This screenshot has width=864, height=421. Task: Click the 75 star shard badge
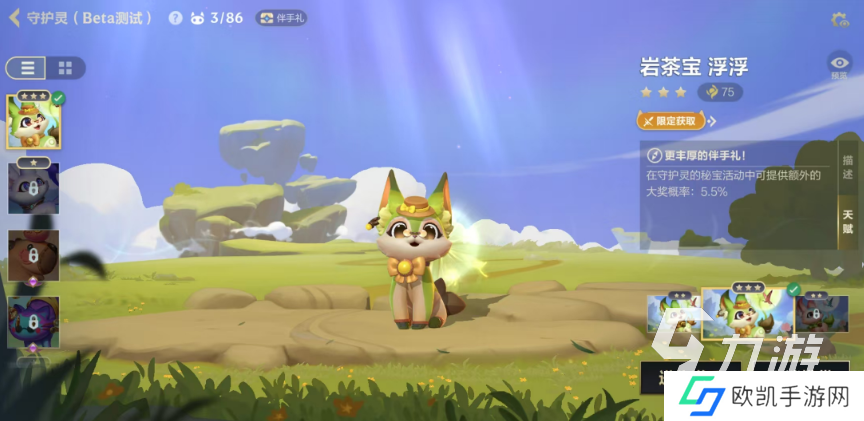click(x=720, y=92)
